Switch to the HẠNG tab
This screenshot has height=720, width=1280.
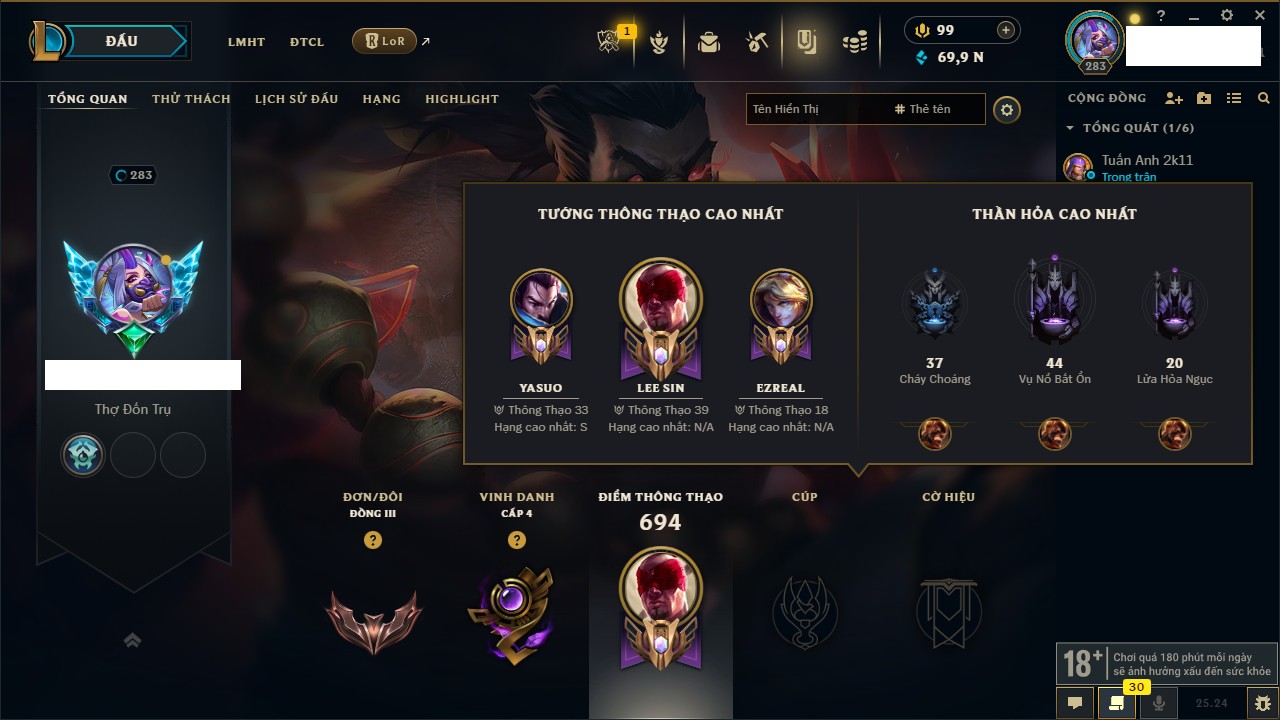381,99
